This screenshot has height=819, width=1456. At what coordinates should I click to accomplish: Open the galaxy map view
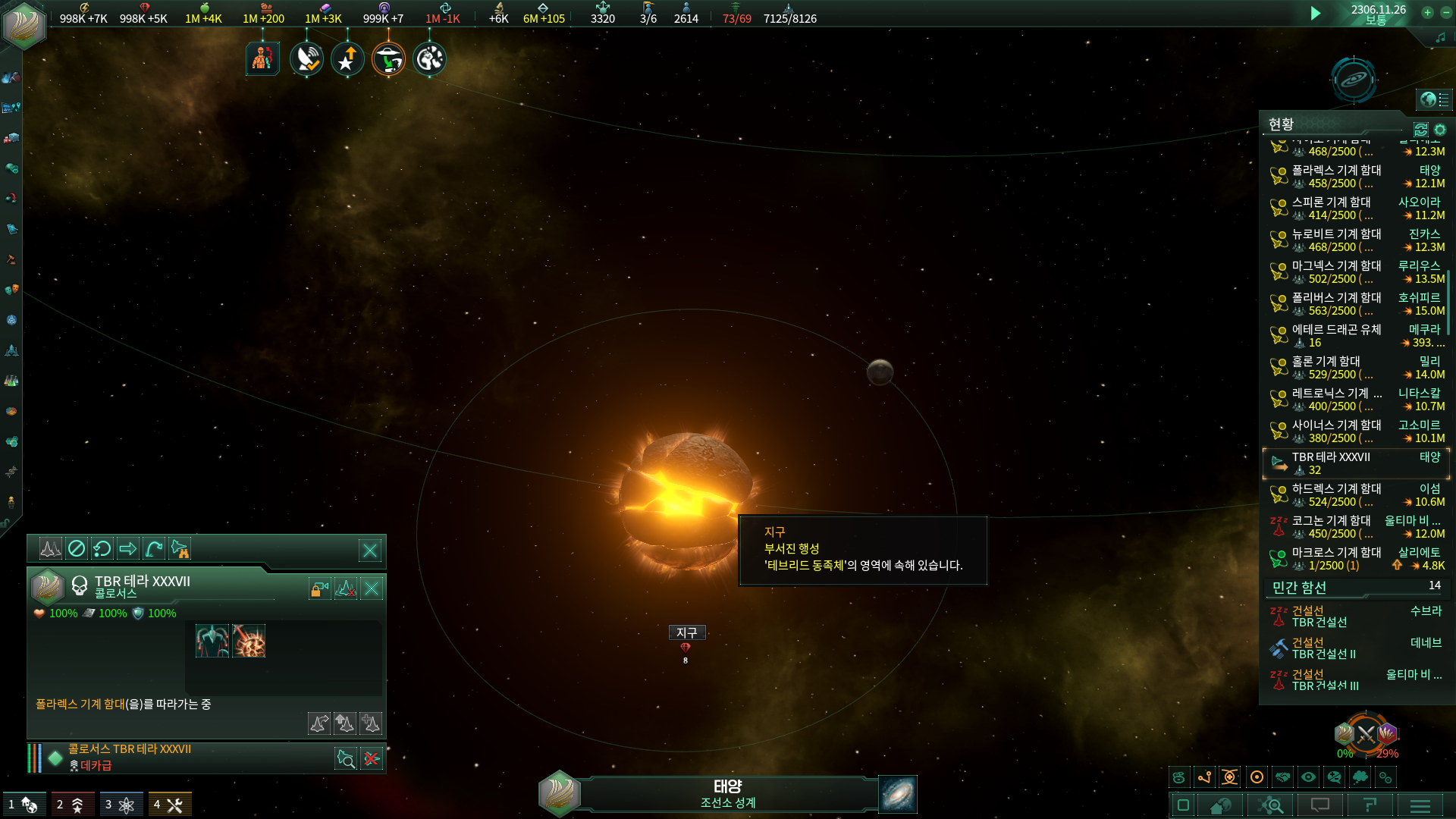1353,79
